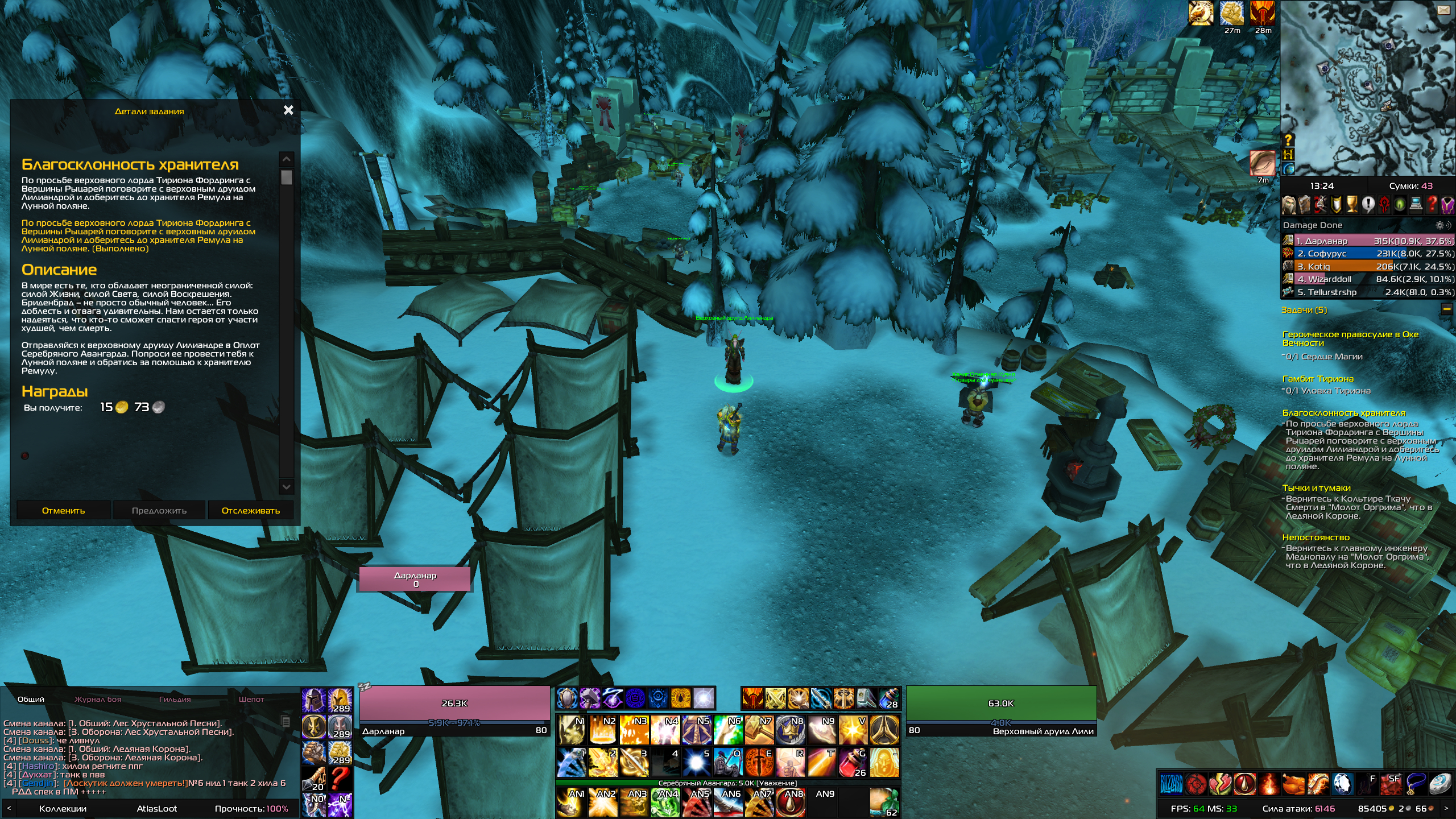The image size is (1456, 819).
Task: Close the quest details window
Action: (288, 110)
